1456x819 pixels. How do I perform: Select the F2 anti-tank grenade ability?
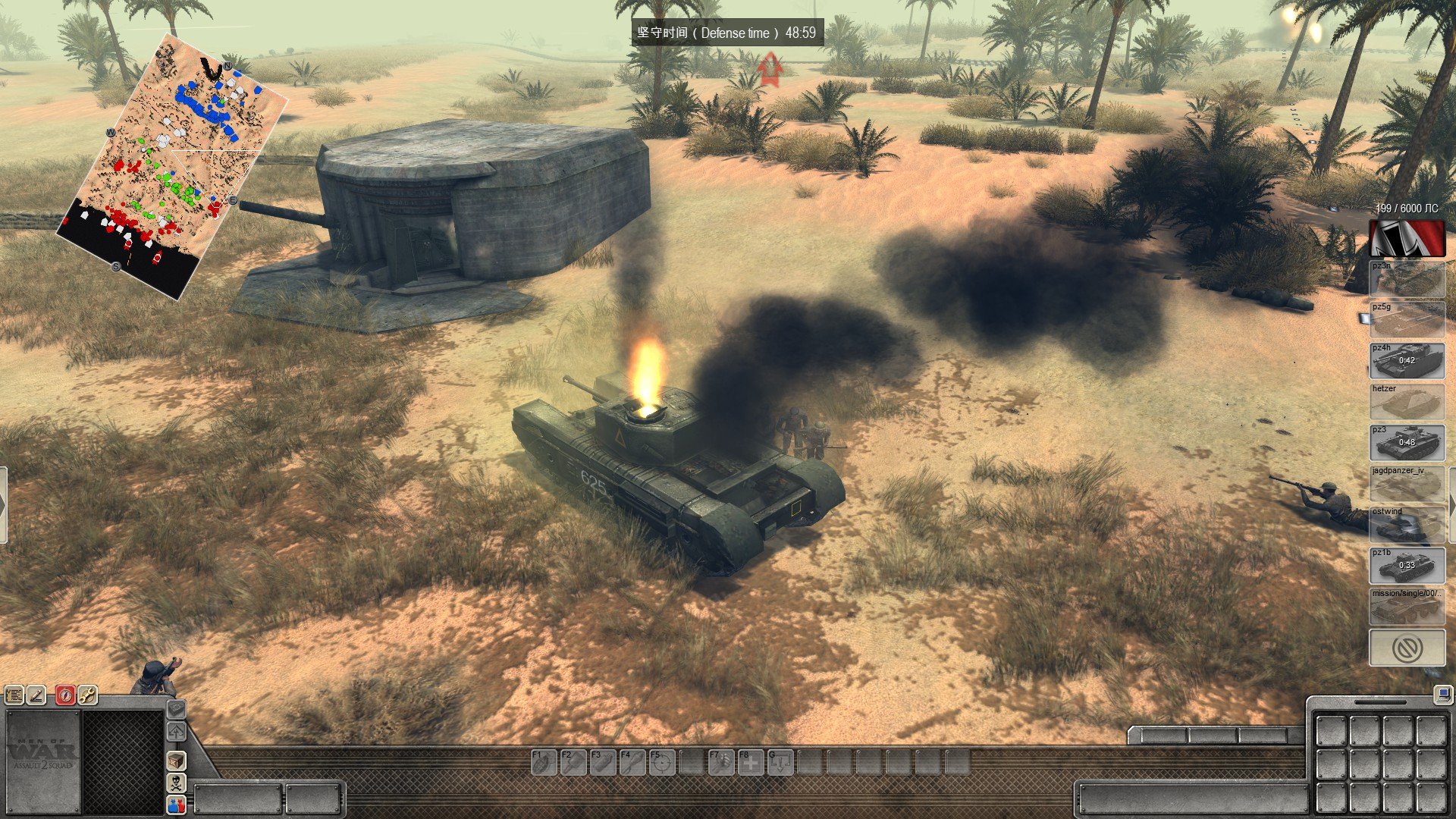(573, 762)
